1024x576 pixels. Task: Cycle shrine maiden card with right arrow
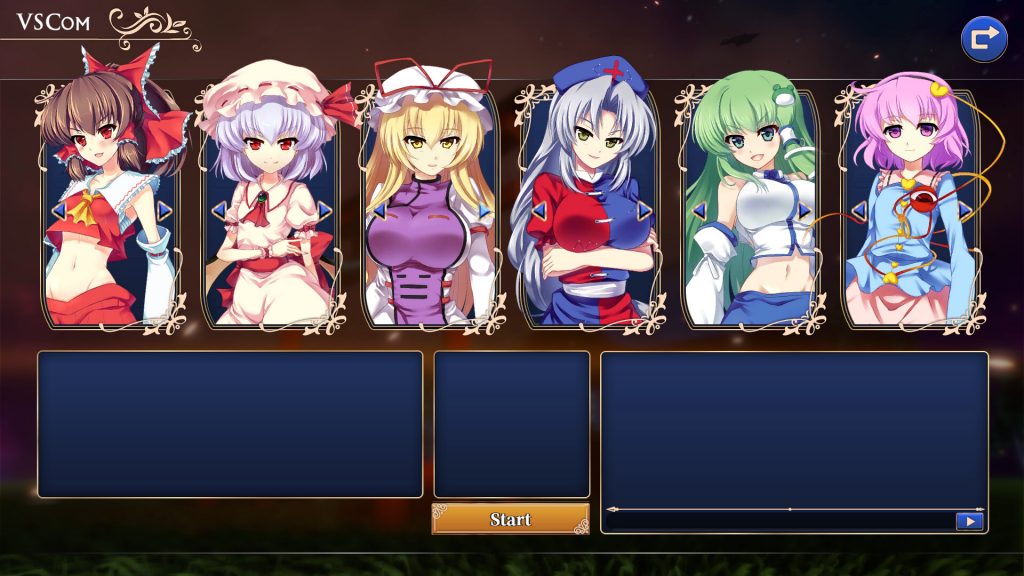point(164,210)
